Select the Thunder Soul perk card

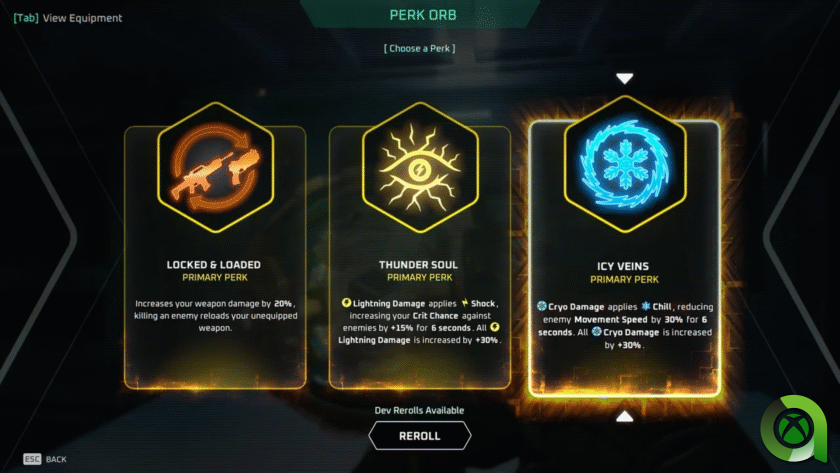click(419, 256)
